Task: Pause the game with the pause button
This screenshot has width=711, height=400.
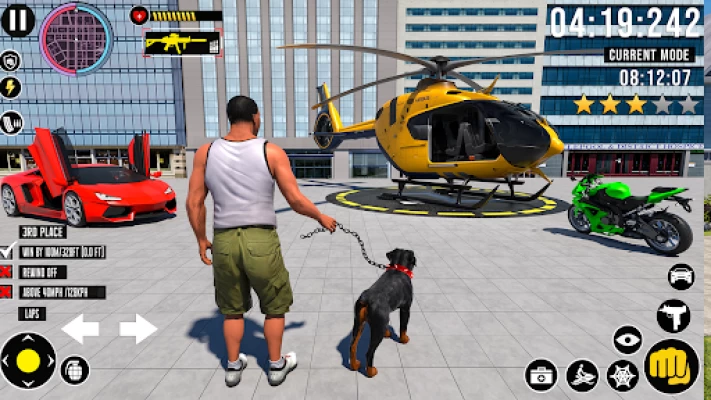Action: [18, 21]
